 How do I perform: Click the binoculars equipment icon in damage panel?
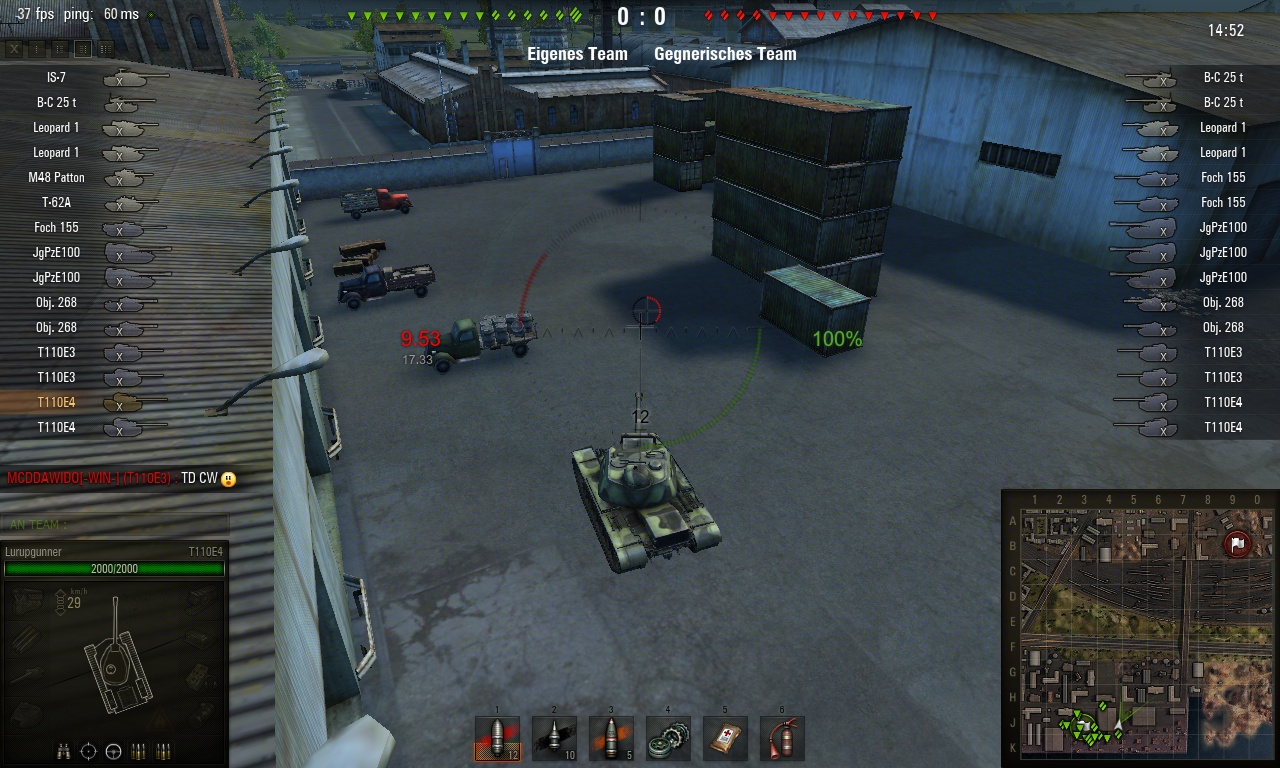pos(64,751)
